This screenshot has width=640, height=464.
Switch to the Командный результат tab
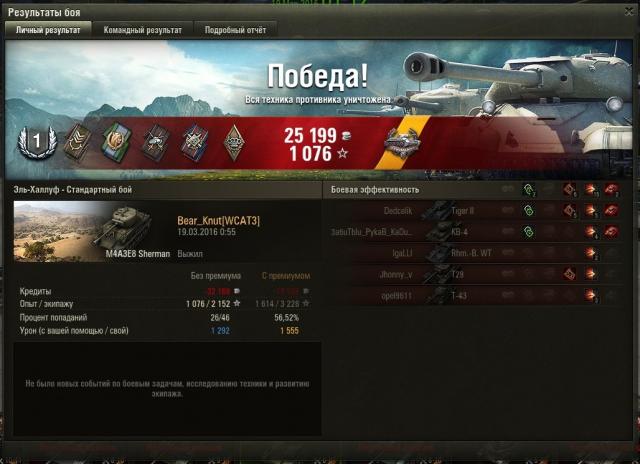click(143, 30)
